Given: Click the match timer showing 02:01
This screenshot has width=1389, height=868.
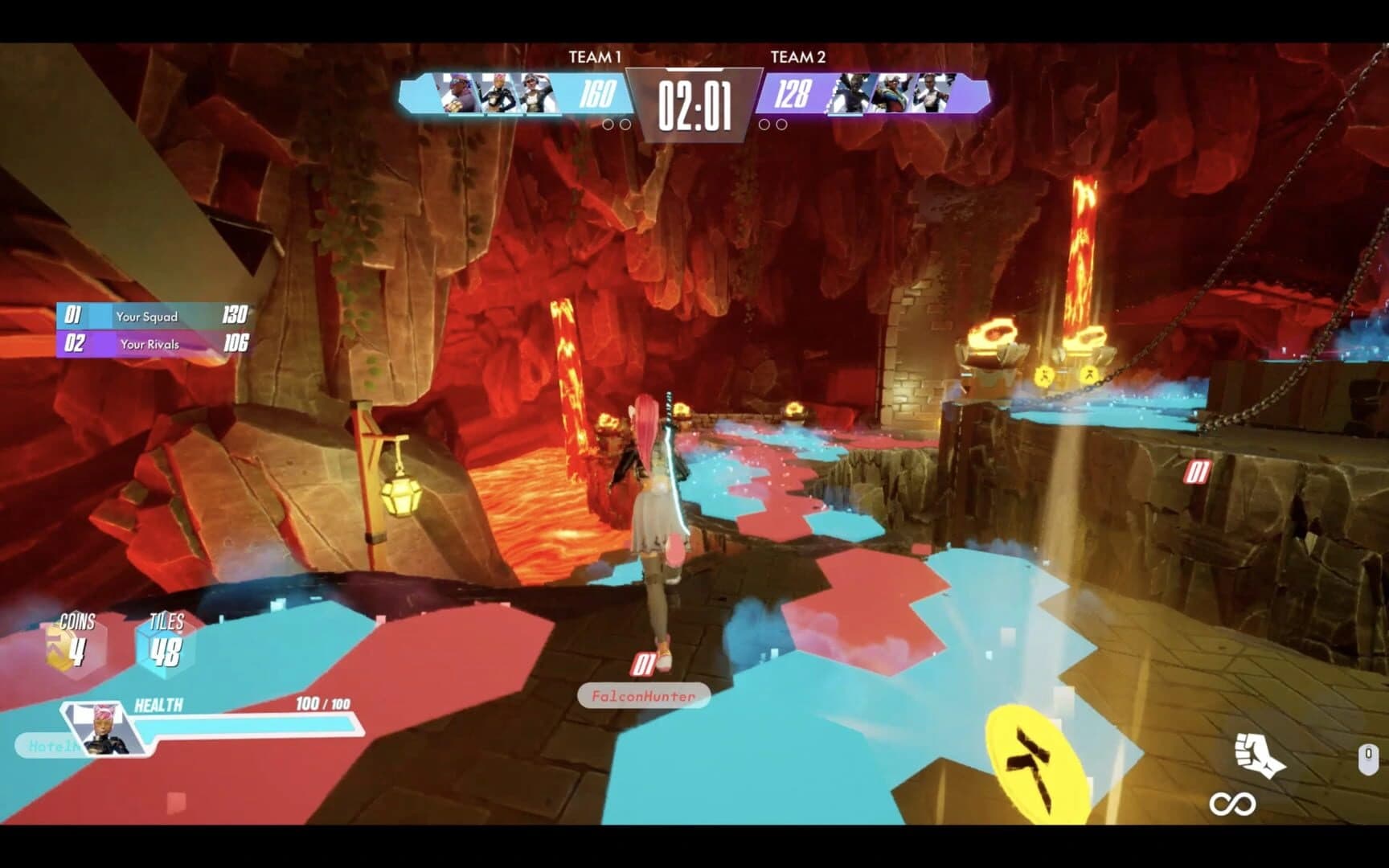Looking at the screenshot, I should (694, 103).
